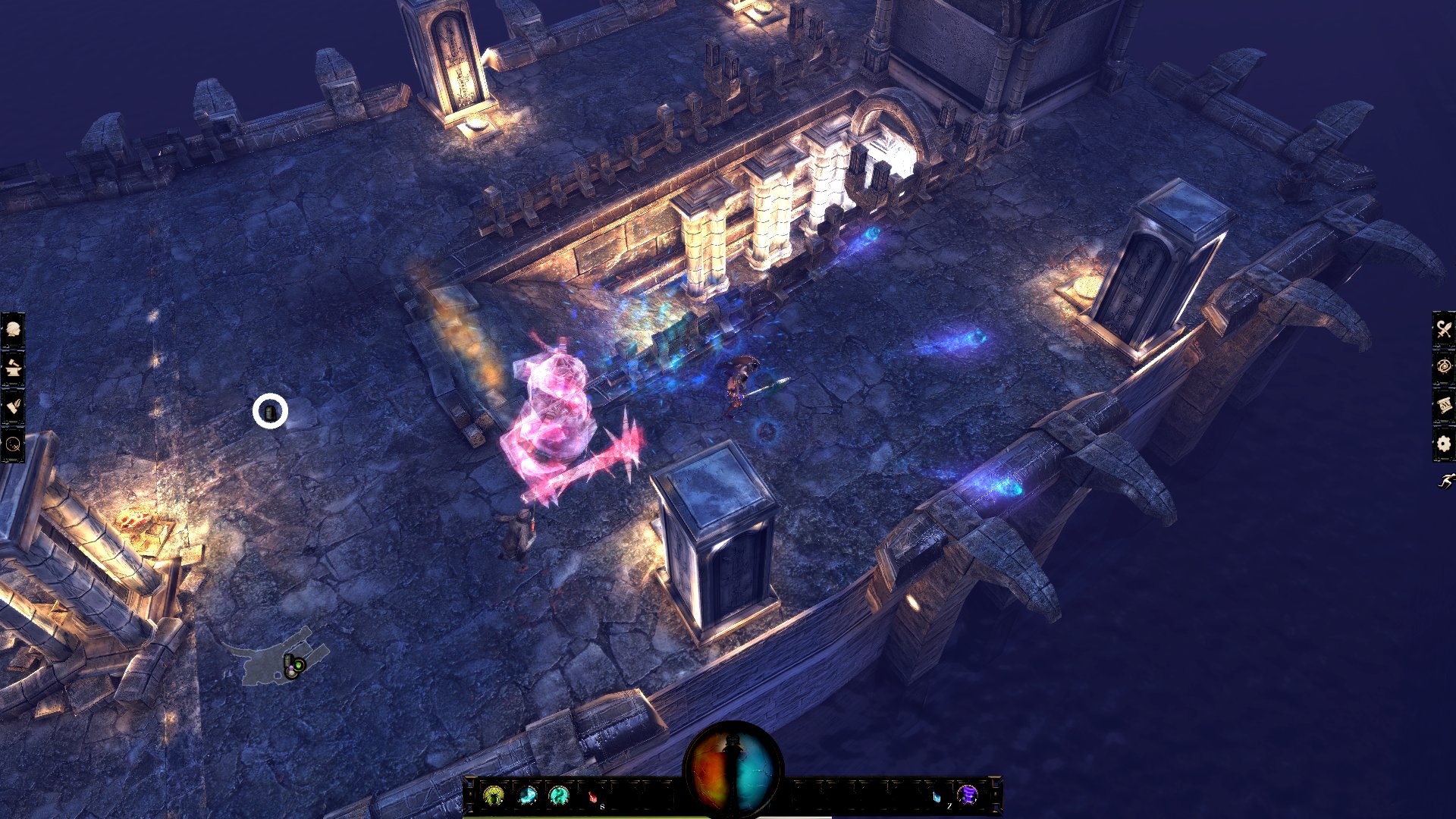Toggle the running figure movement icon
Screen dimensions: 1456x819
pyautogui.click(x=1445, y=481)
